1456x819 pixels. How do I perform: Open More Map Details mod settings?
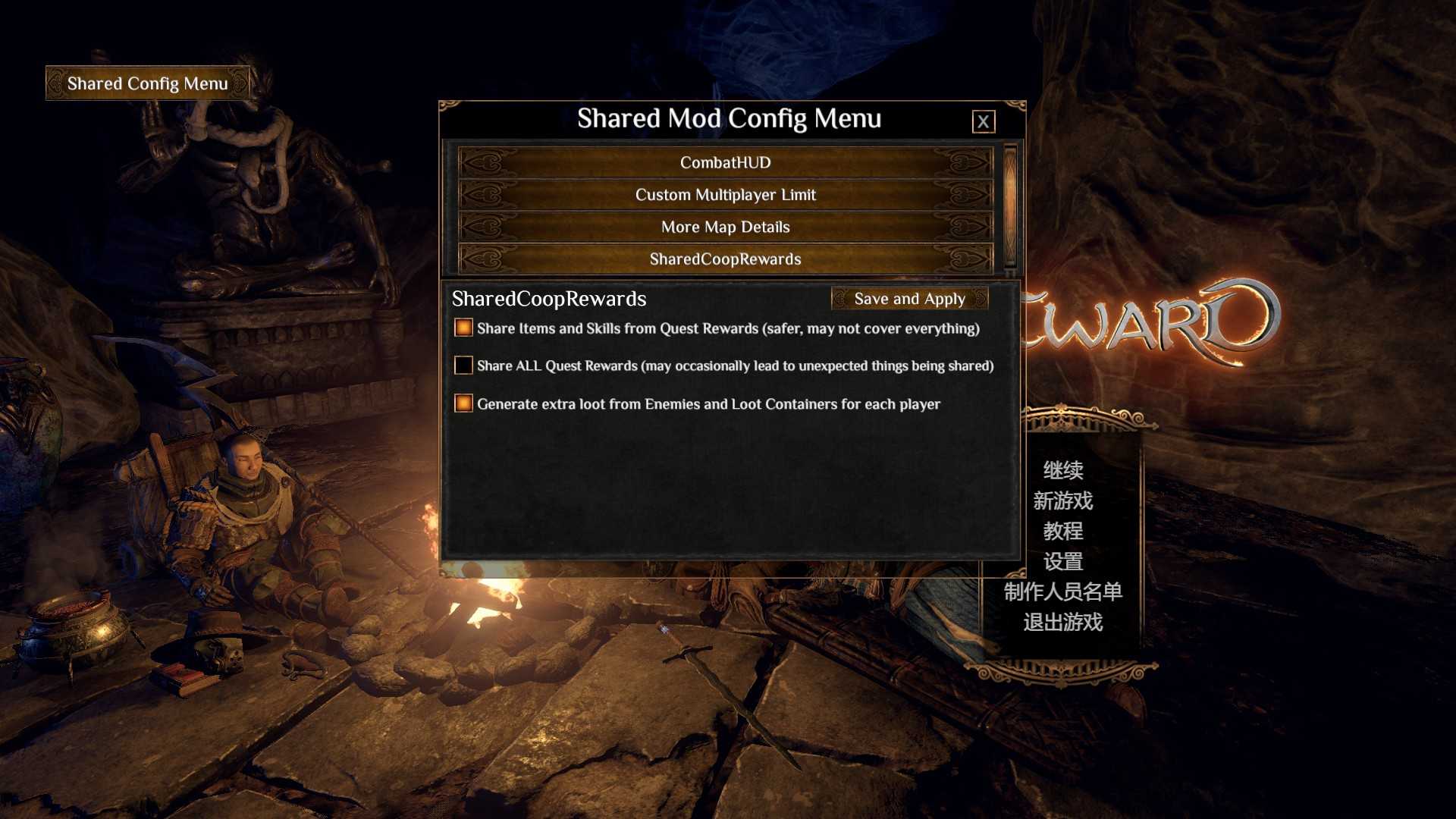click(725, 227)
